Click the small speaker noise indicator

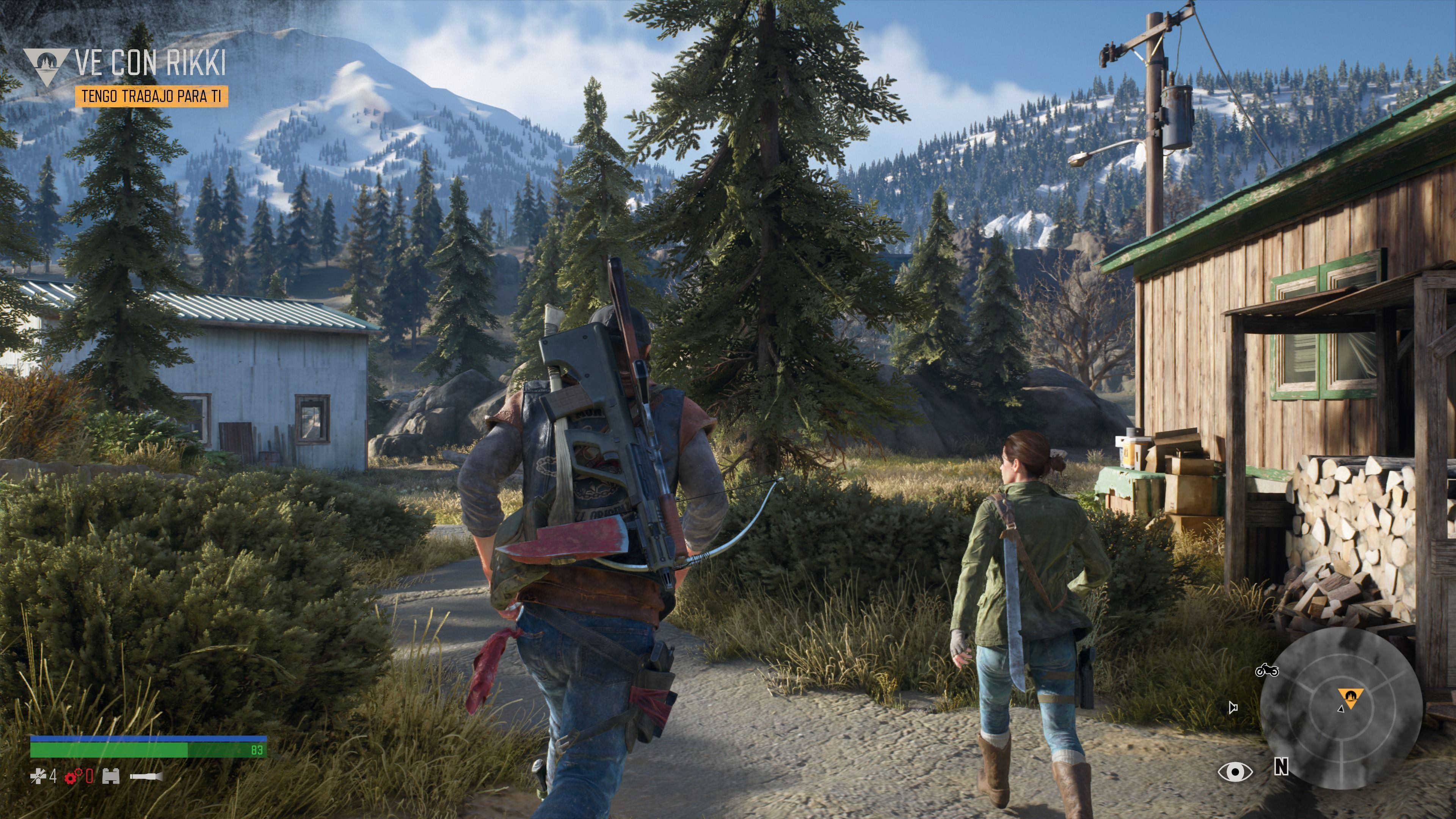click(x=1233, y=707)
